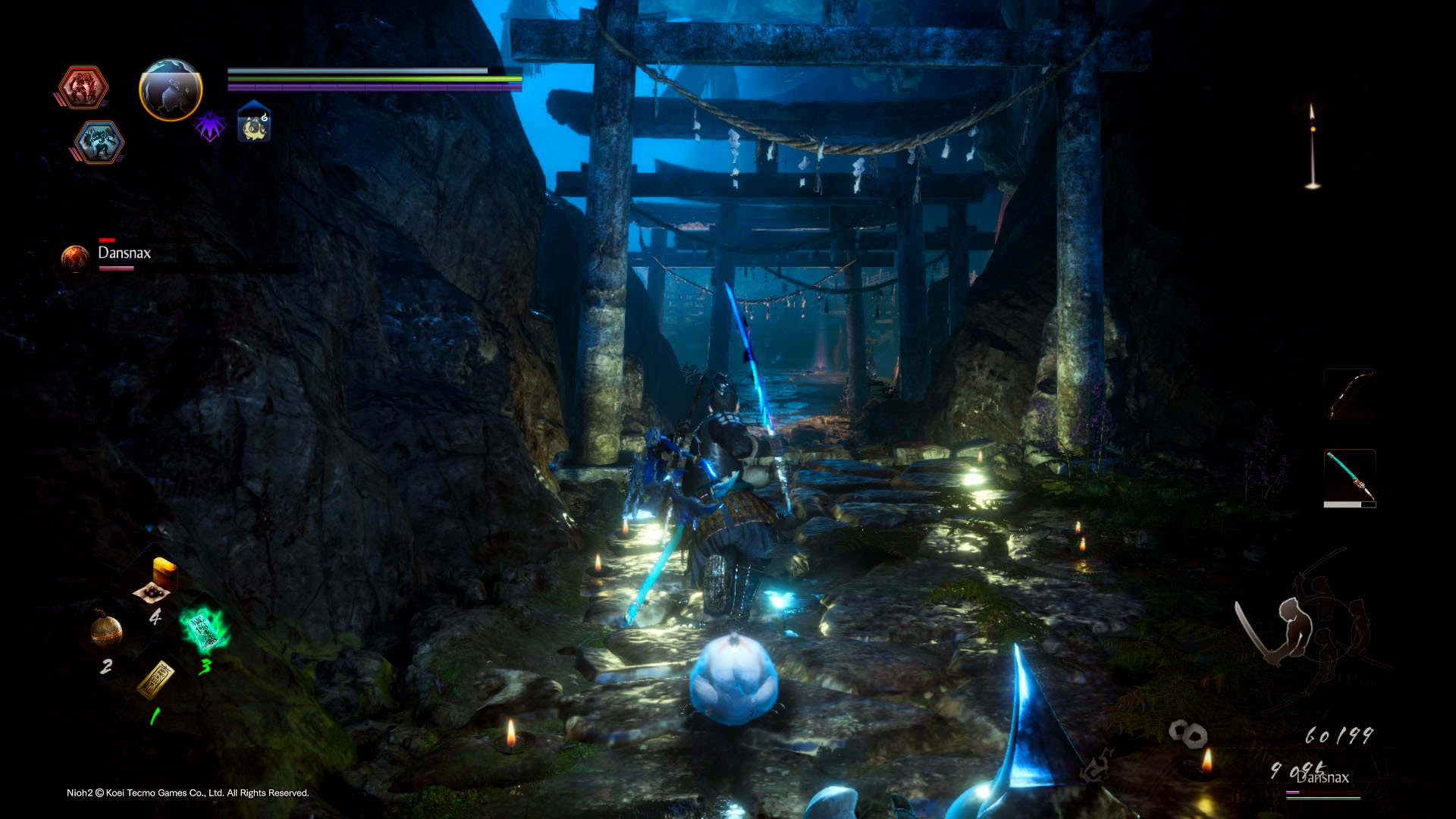Select the green-handled melee weapon slot
Screen dimensions: 1456x819
(1350, 476)
